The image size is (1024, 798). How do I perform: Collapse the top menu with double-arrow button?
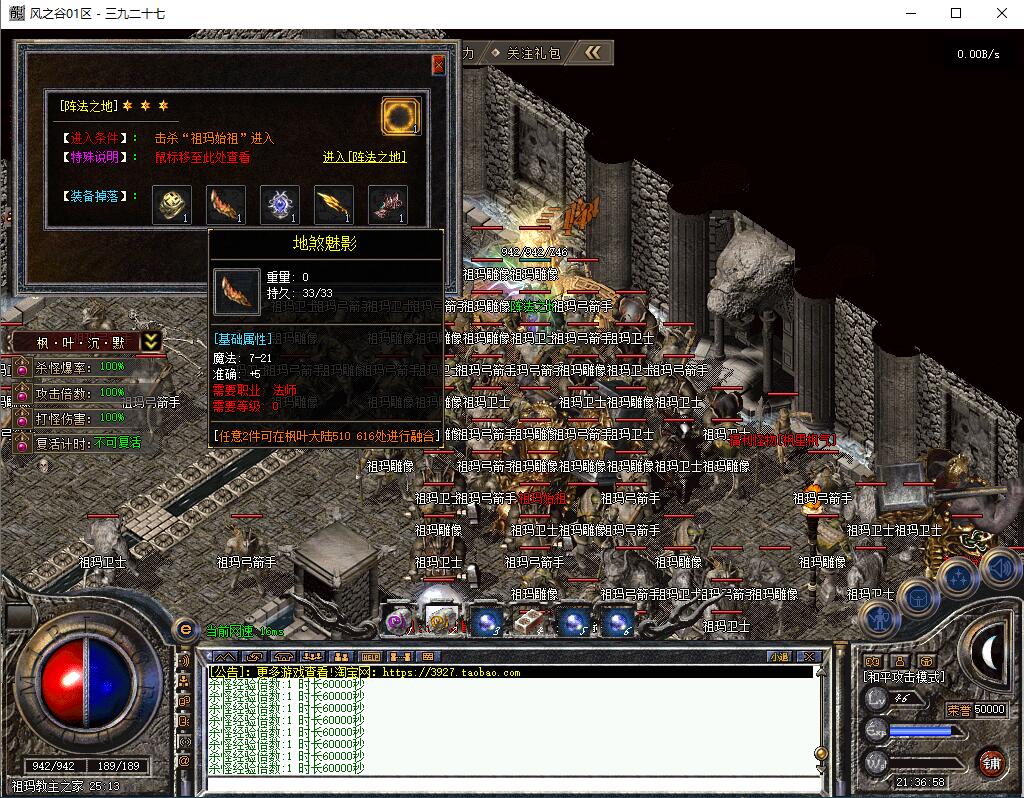point(593,52)
